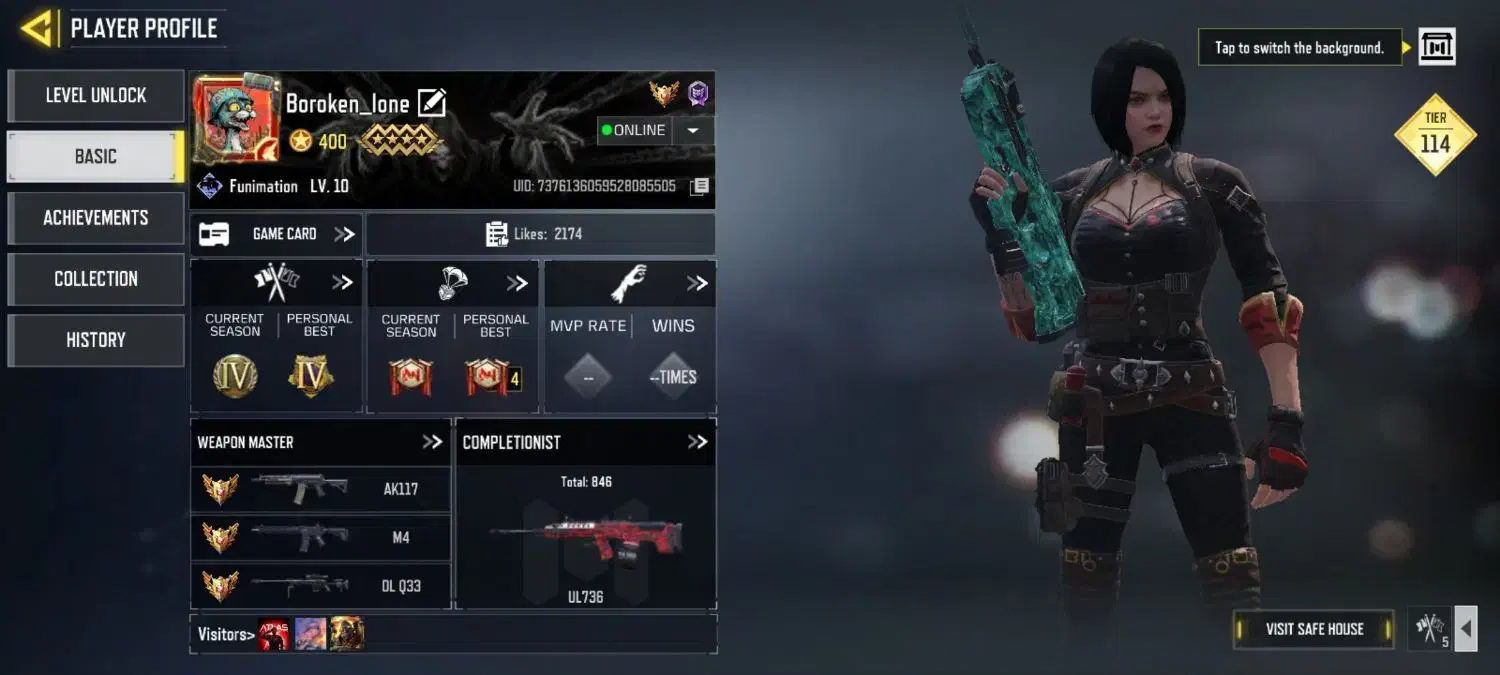View the Likes list

540,234
